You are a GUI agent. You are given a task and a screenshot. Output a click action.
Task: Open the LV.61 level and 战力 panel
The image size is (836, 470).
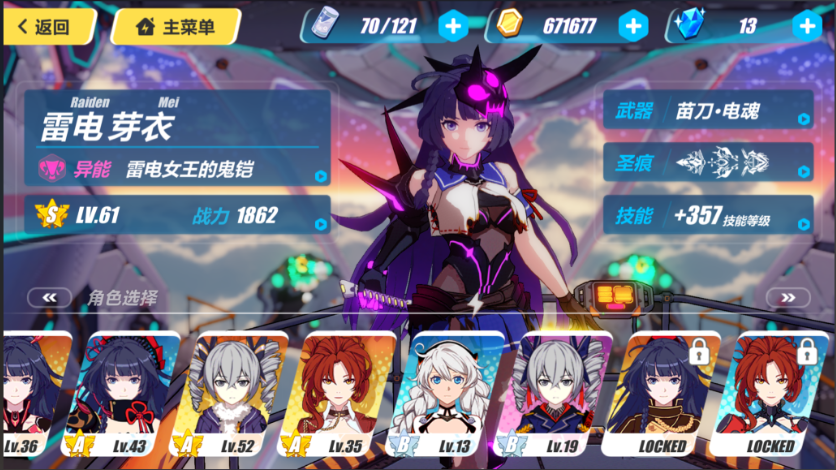click(180, 214)
